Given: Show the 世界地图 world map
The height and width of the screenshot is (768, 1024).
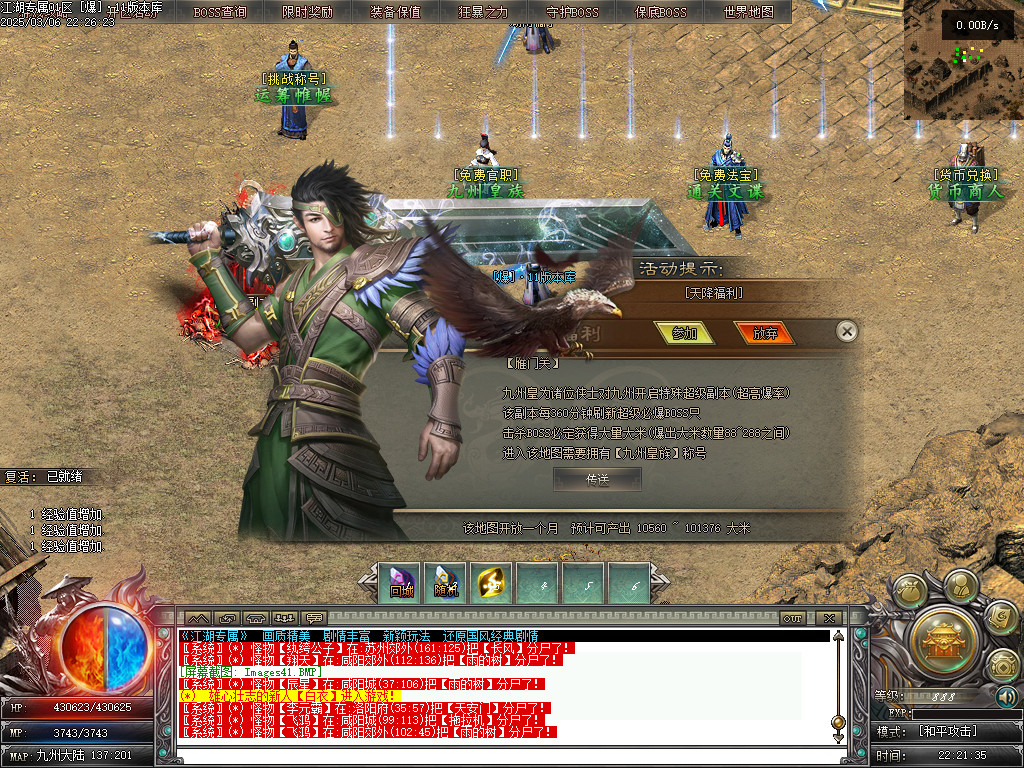Looking at the screenshot, I should point(748,12).
